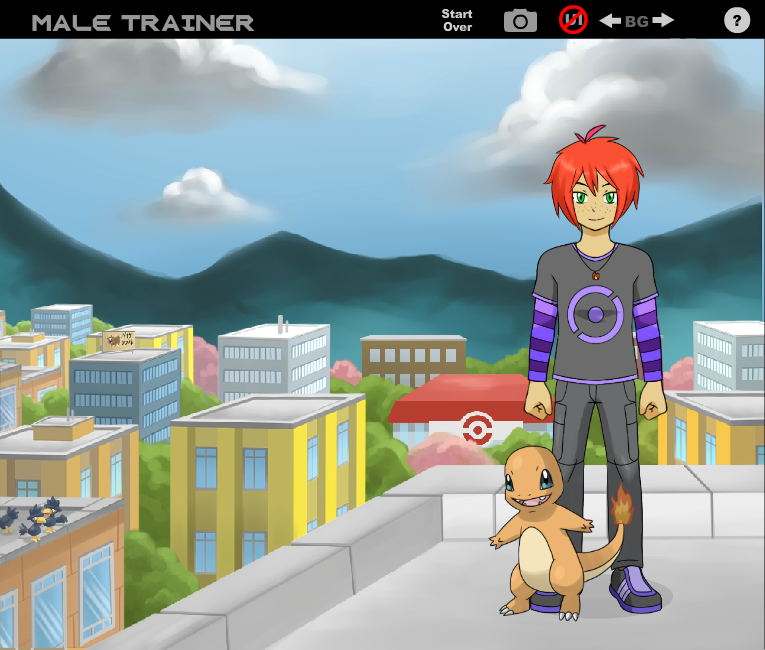Open help with the question mark button
The height and width of the screenshot is (650, 765).
[x=737, y=20]
